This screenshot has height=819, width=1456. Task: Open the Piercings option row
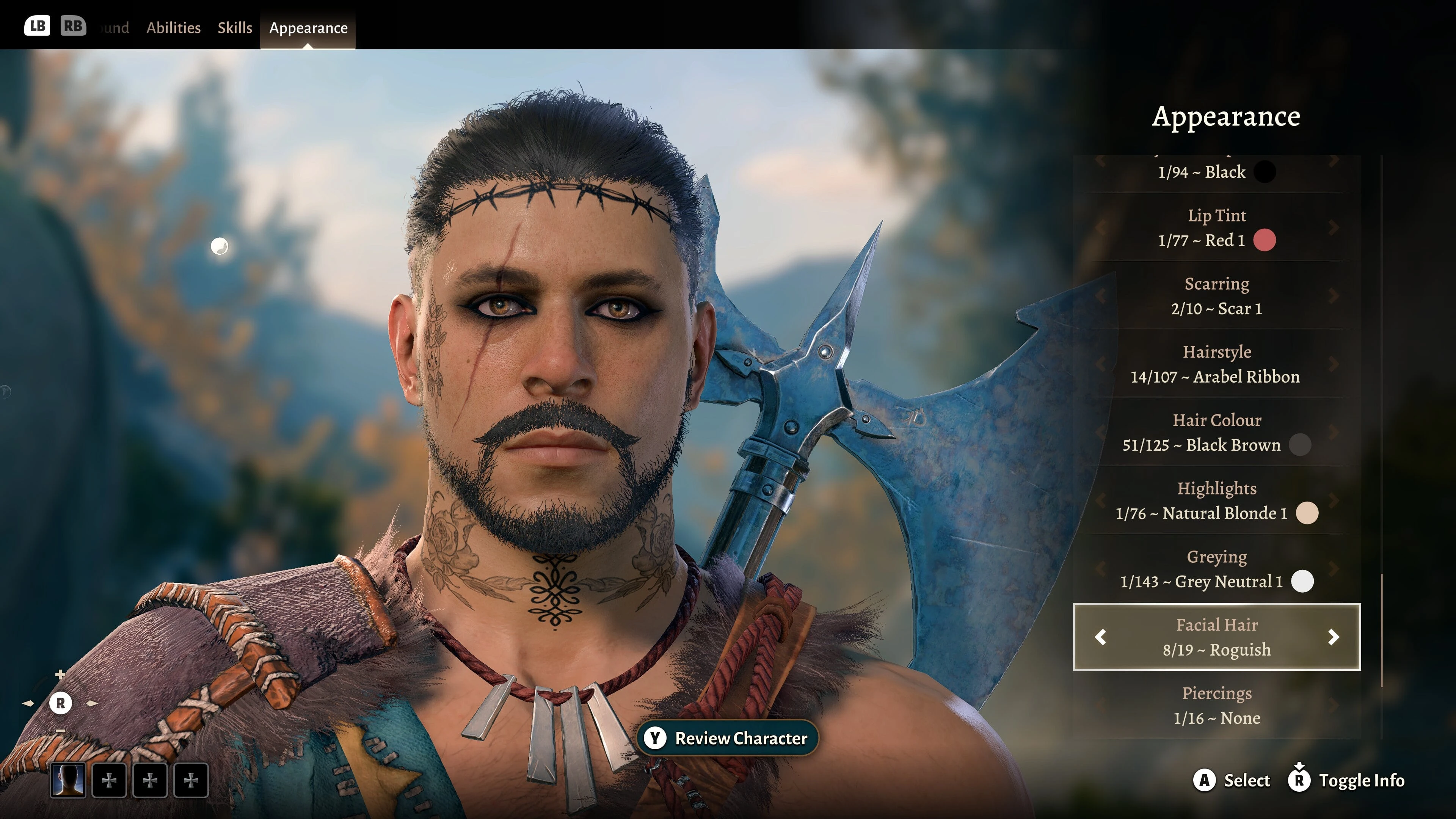[1216, 705]
